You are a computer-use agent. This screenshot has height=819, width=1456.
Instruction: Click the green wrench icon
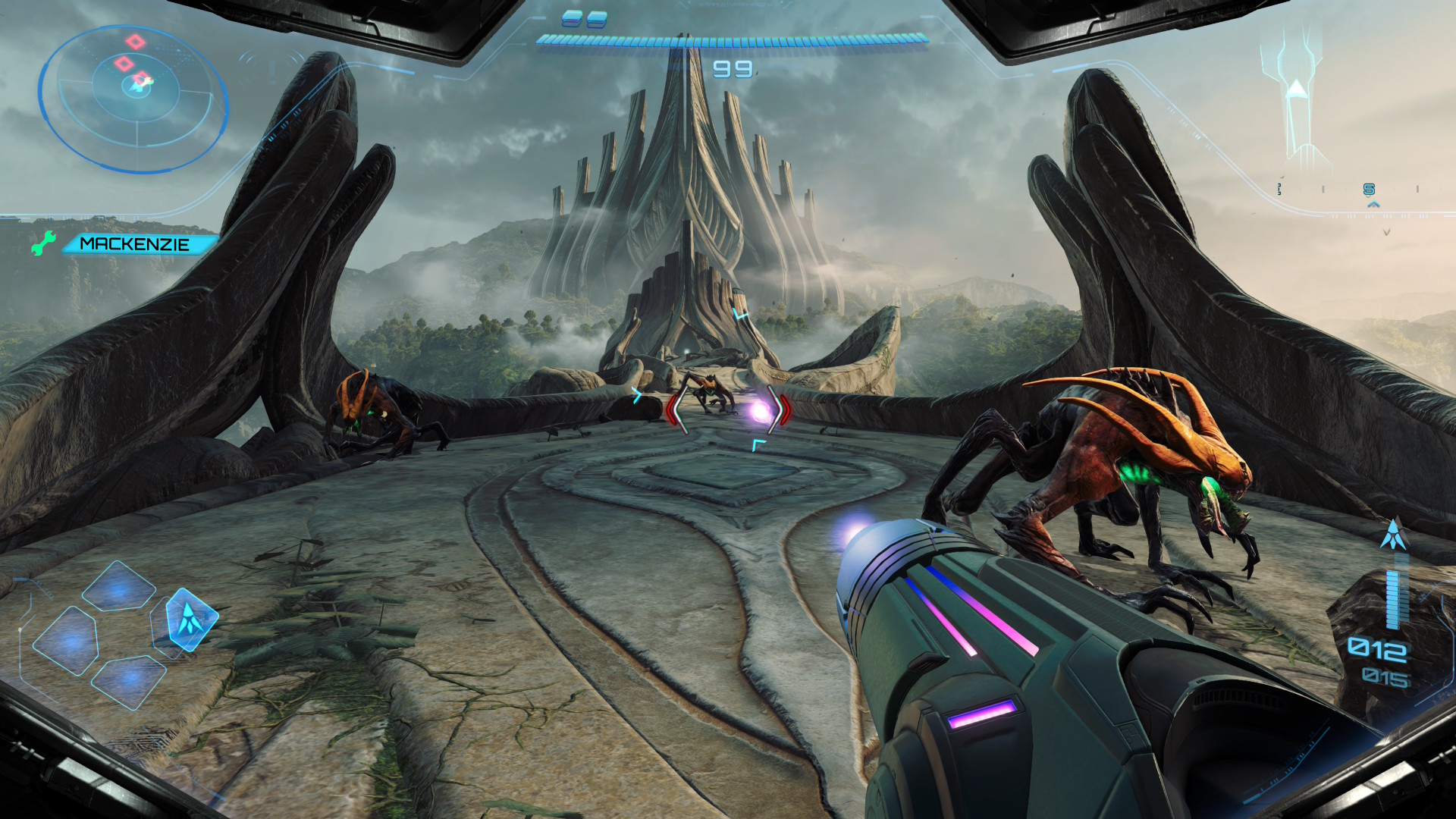(x=43, y=243)
